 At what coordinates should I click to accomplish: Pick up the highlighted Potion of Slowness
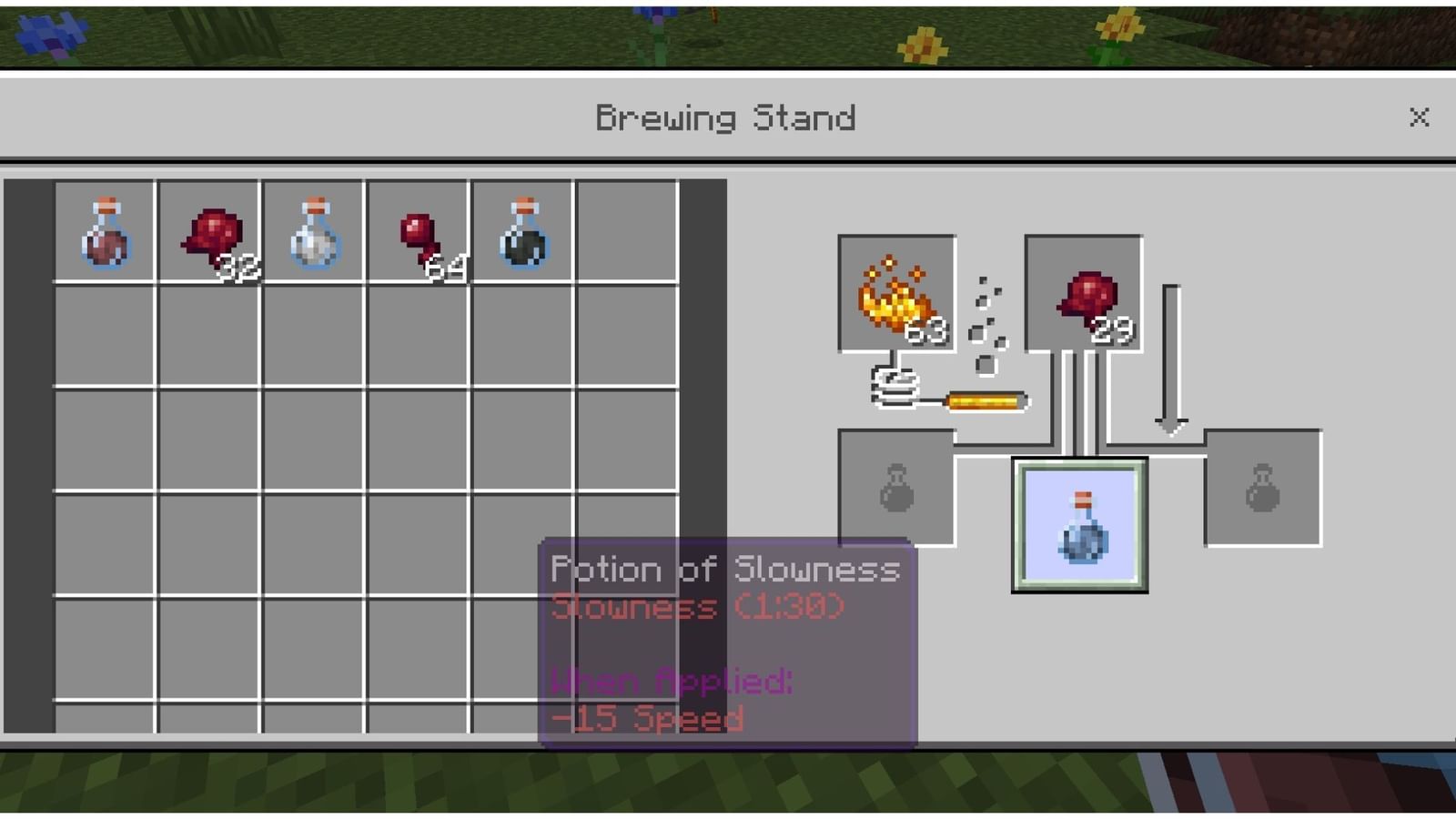coord(1079,525)
